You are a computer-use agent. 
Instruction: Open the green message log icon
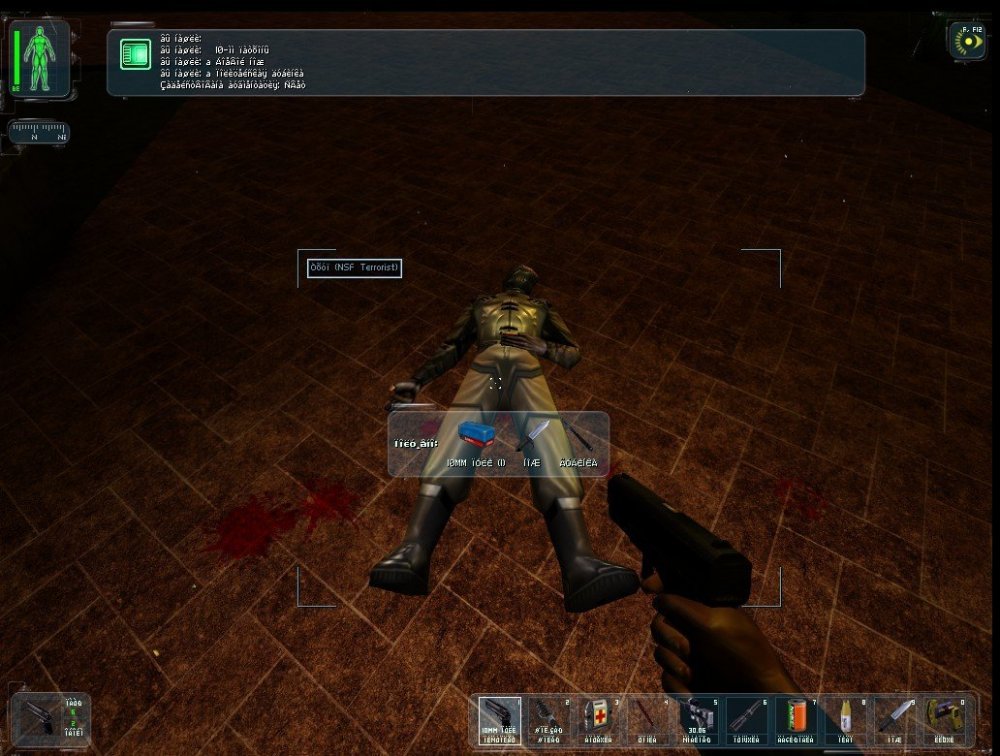[135, 54]
